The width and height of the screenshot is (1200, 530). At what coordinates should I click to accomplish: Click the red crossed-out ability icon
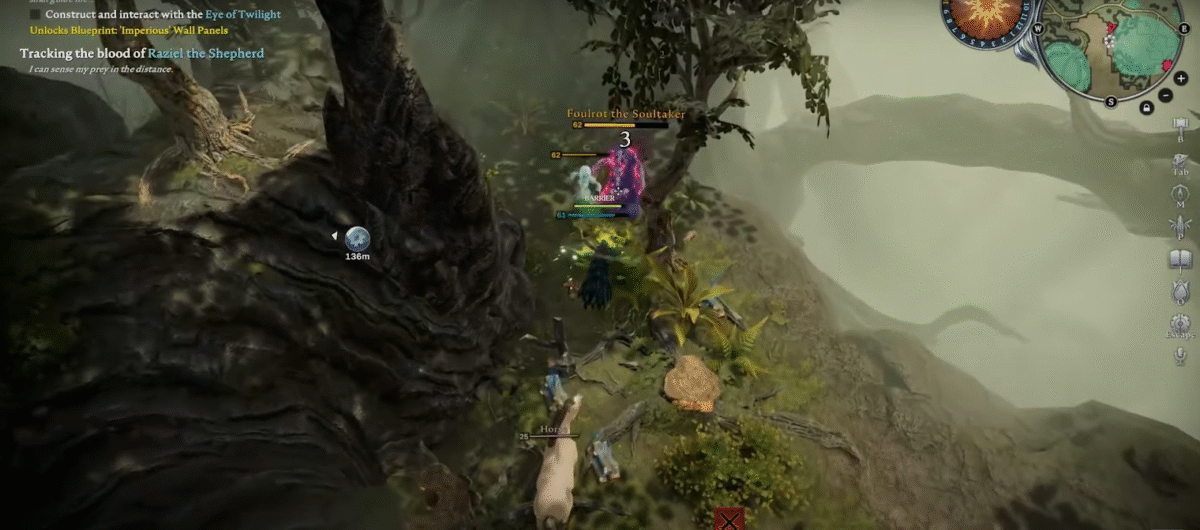730,519
